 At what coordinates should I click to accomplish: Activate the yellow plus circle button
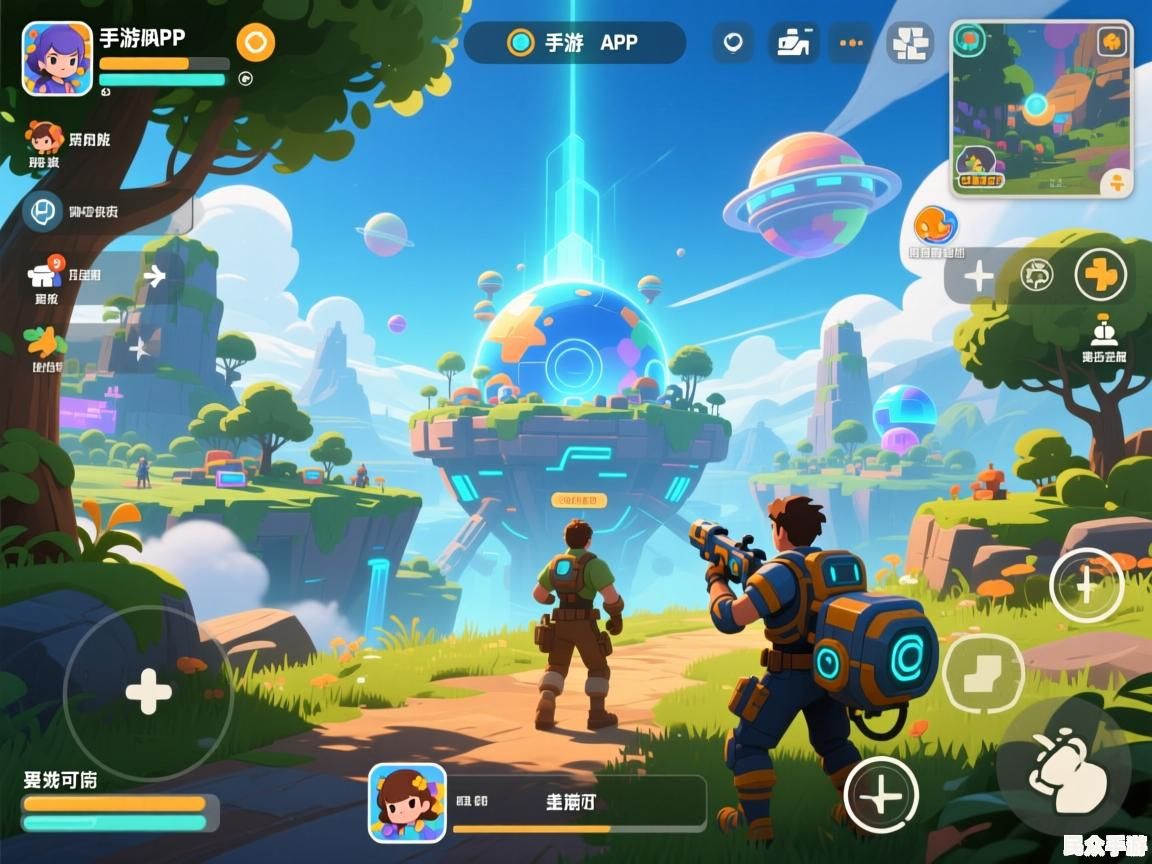click(1100, 275)
